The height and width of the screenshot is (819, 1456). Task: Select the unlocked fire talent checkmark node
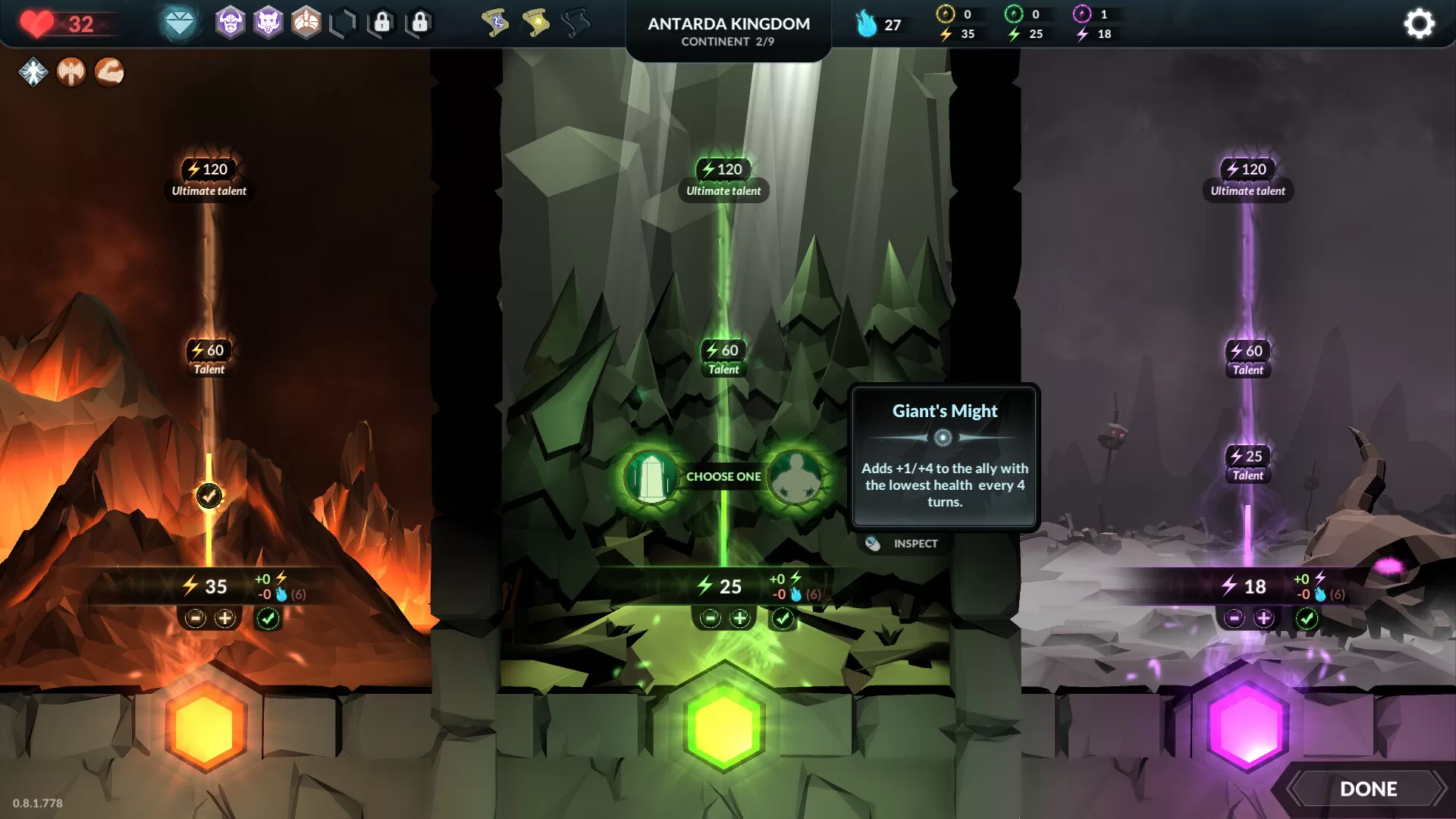click(x=209, y=496)
